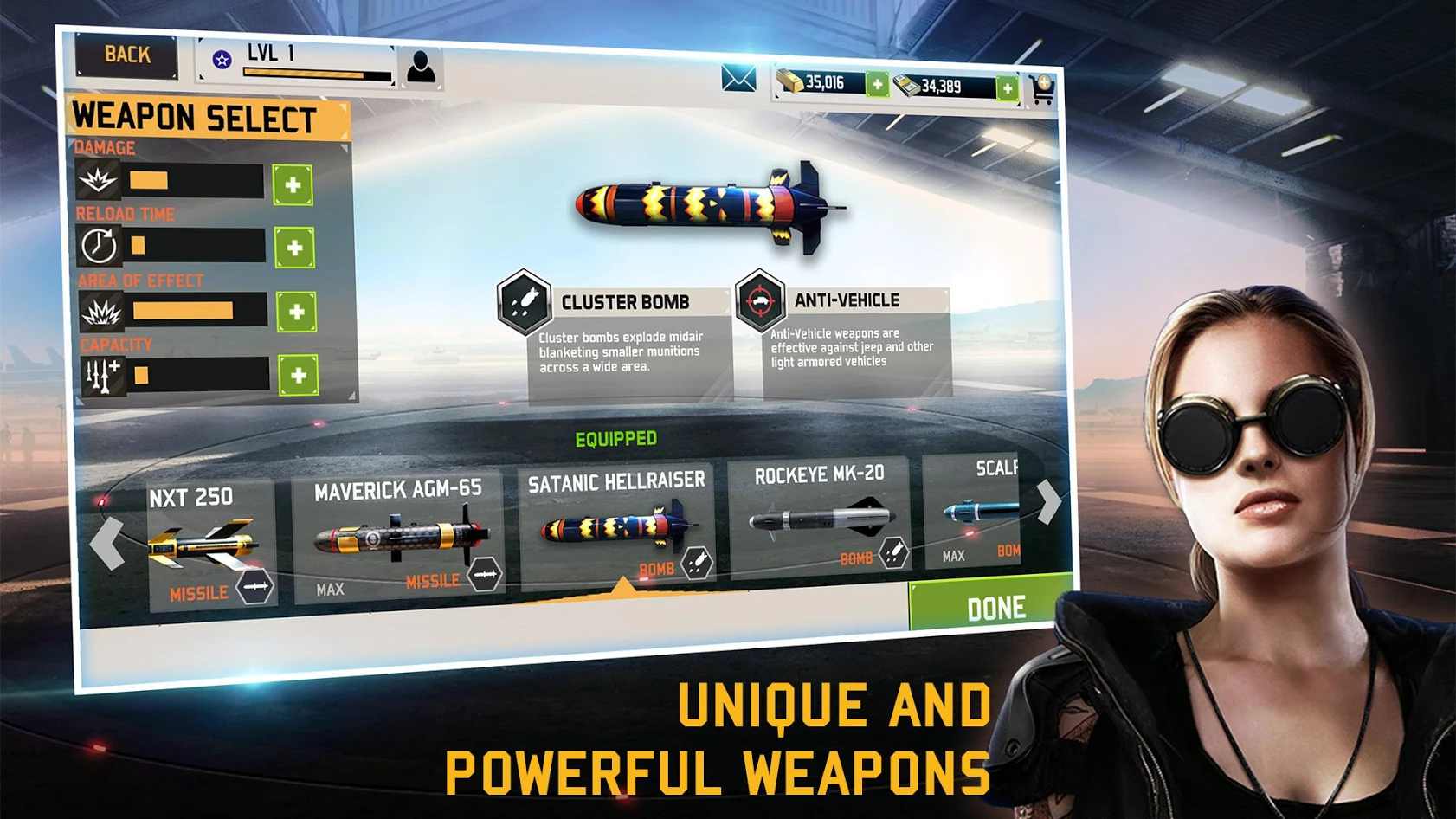1456x819 pixels.
Task: Show previous weapons with left arrow
Action: point(107,543)
